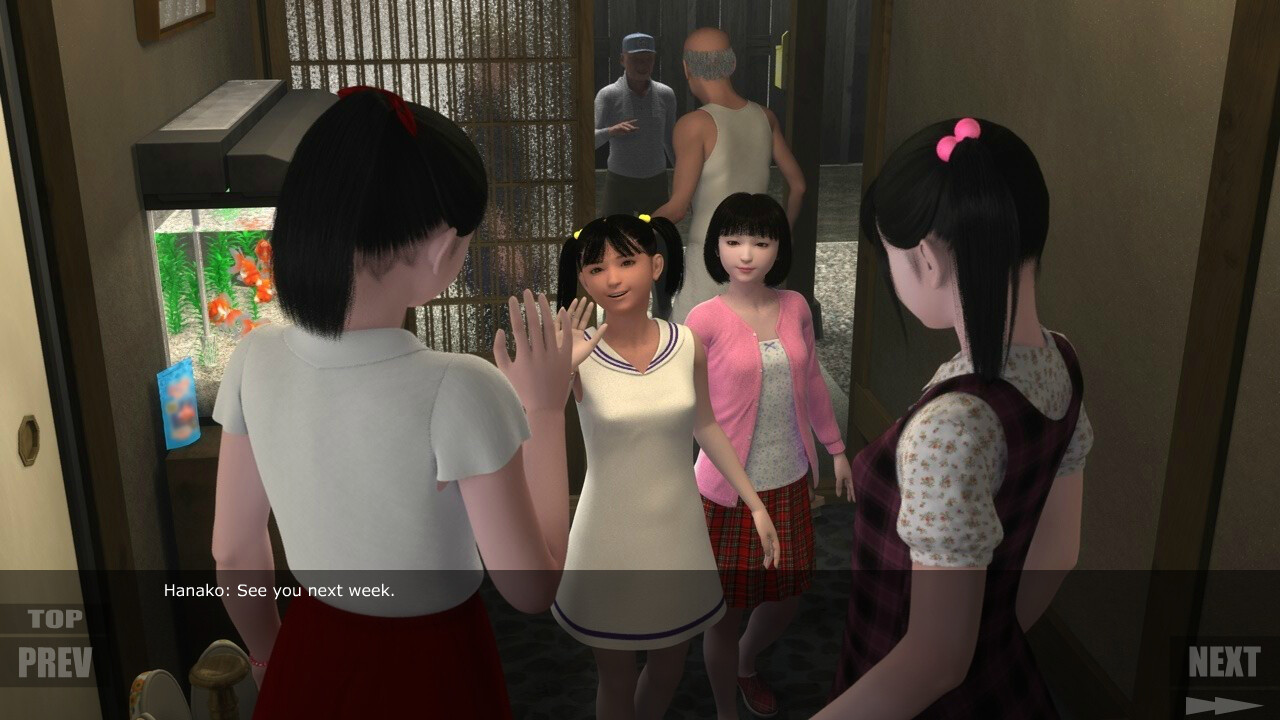Viewport: 1280px width, 720px height.
Task: Select TOP to return to the title menu
Action: click(58, 617)
